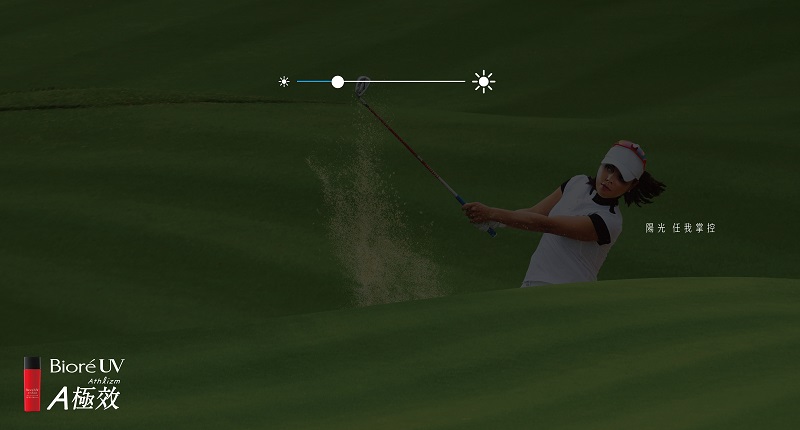Select the large sun icon for maximum brightness
This screenshot has height=430, width=800.
(x=484, y=82)
